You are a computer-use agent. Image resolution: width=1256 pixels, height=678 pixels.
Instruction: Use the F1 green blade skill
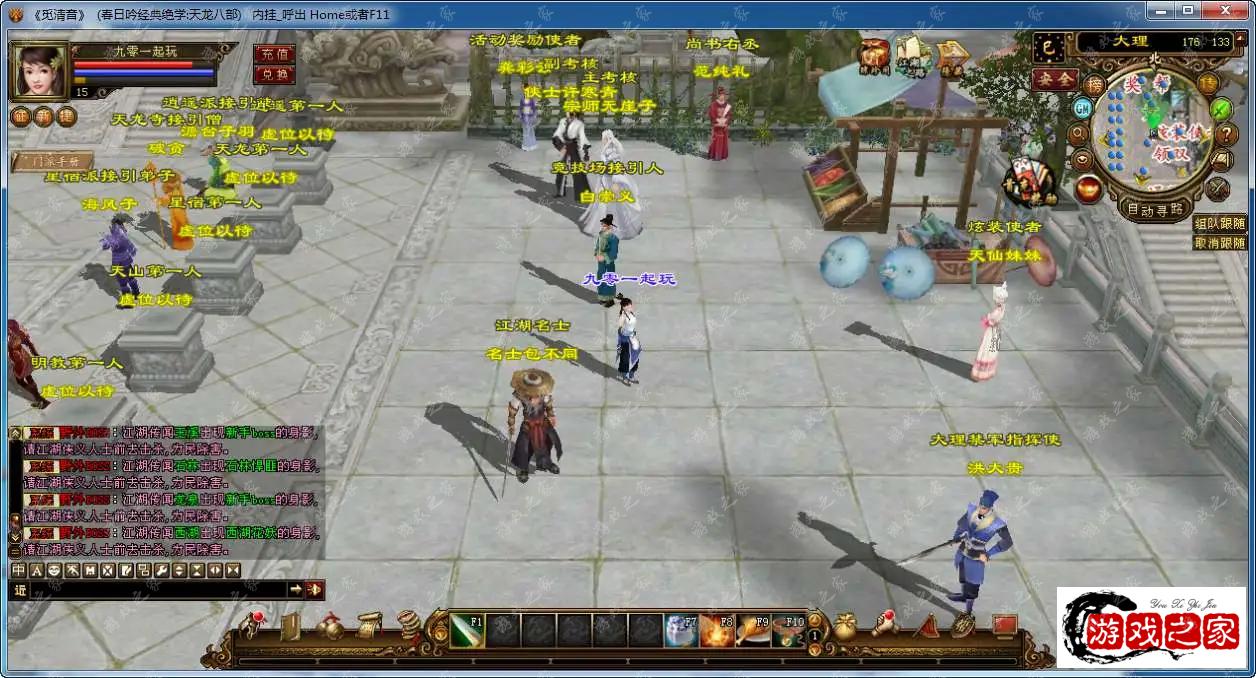tap(467, 631)
